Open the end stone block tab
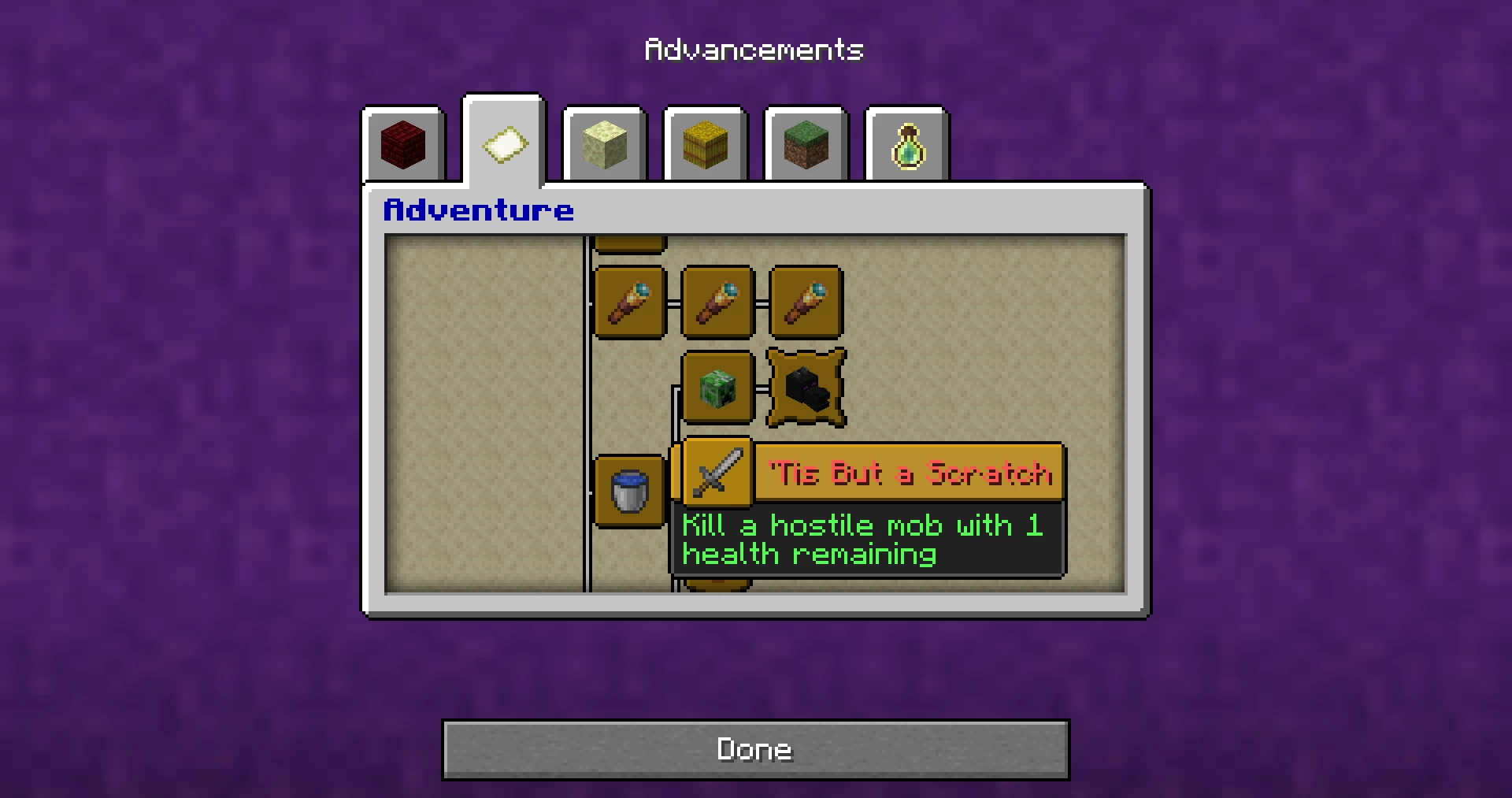 tap(604, 146)
